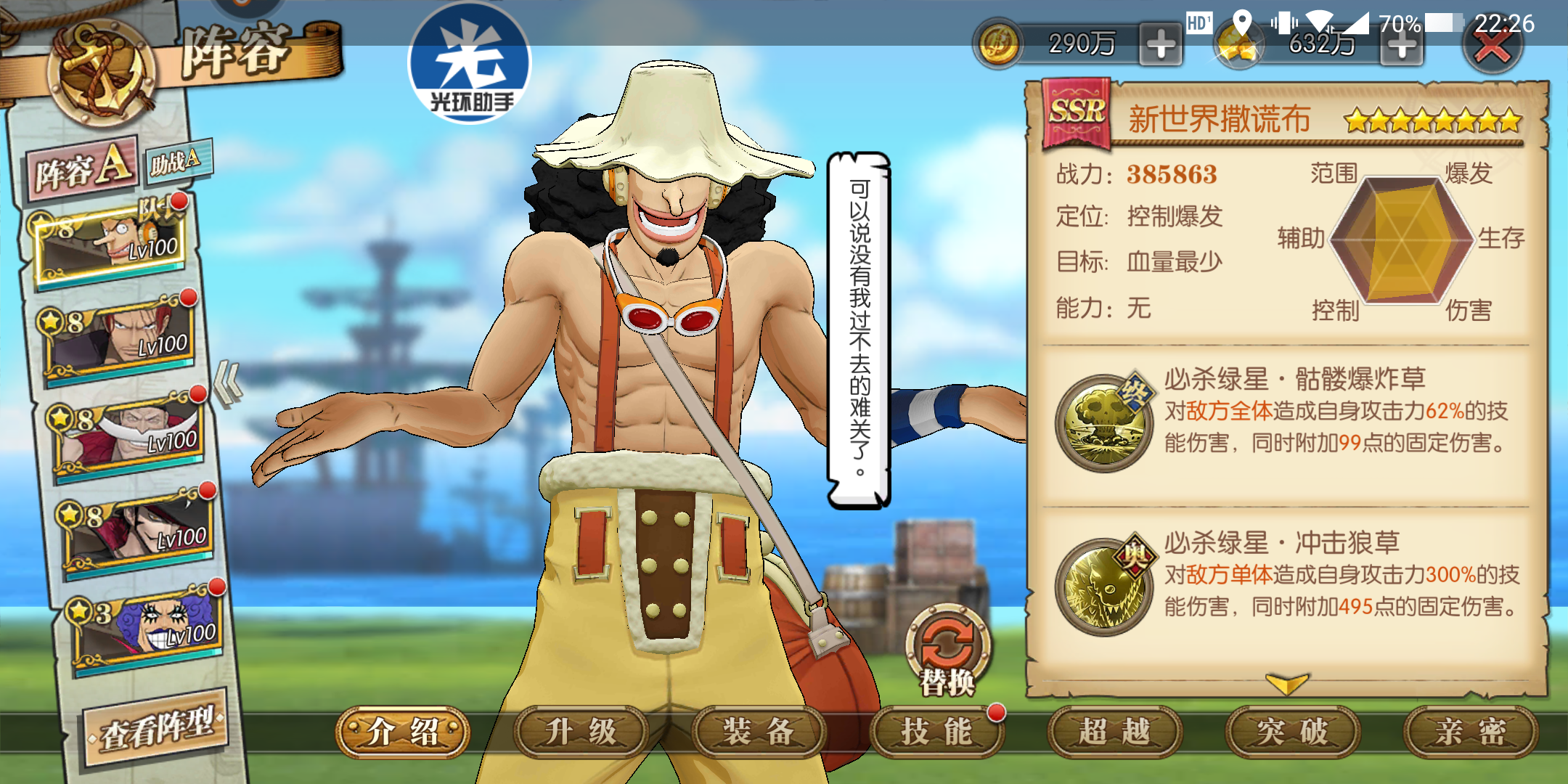The width and height of the screenshot is (1568, 784).
Task: Expand skill list with the yellow down arrow
Action: (x=1286, y=683)
